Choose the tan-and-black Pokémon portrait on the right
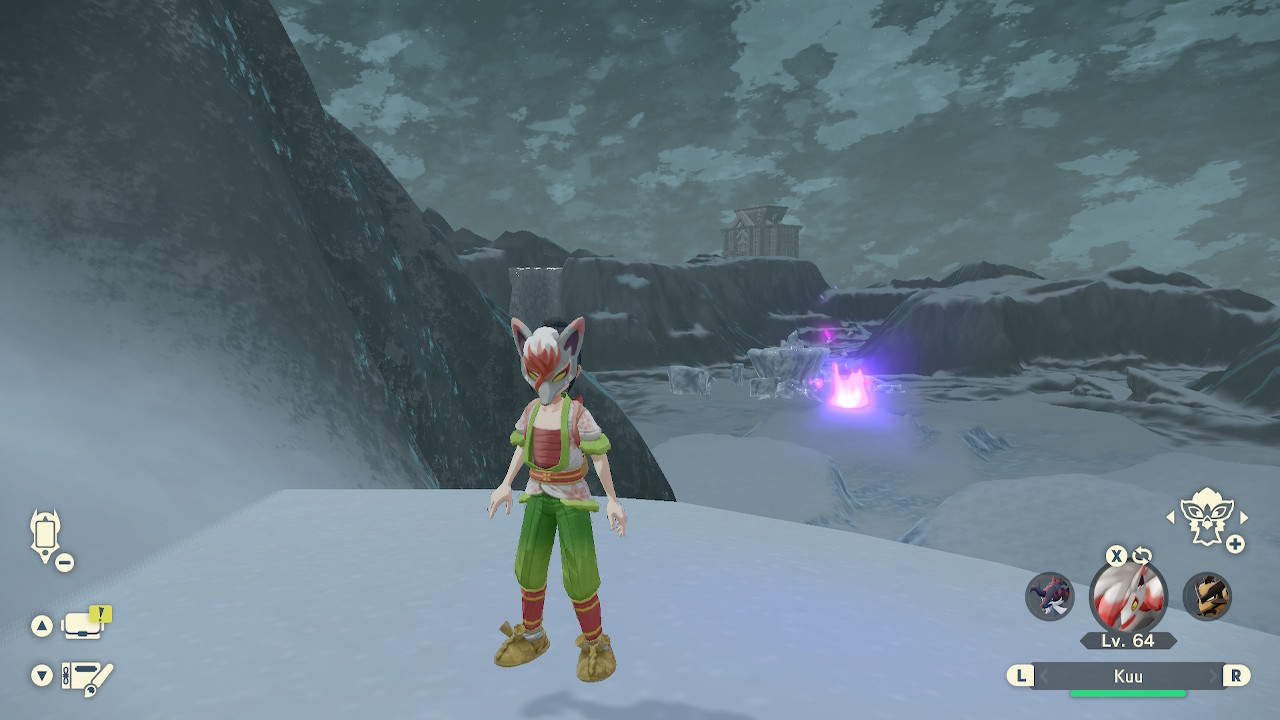Image resolution: width=1280 pixels, height=720 pixels. 1207,597
